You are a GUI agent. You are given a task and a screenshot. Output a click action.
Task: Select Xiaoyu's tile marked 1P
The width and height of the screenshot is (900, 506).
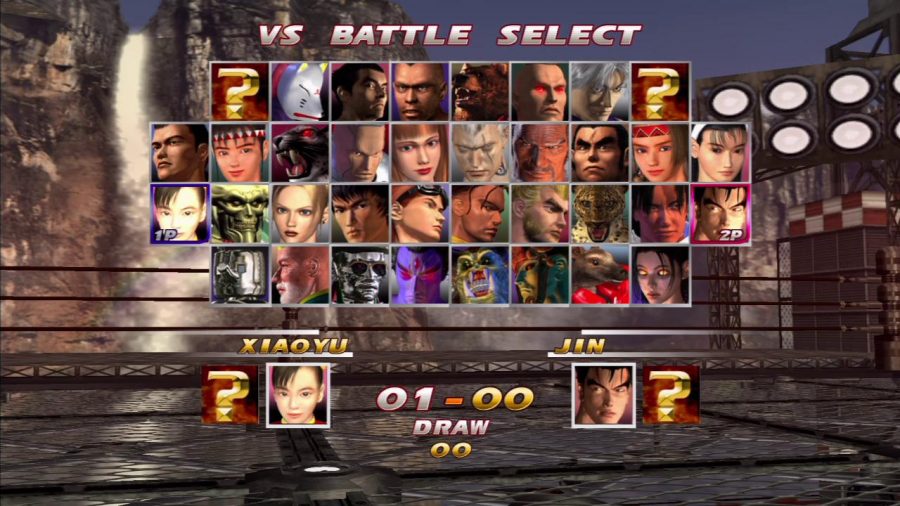180,213
